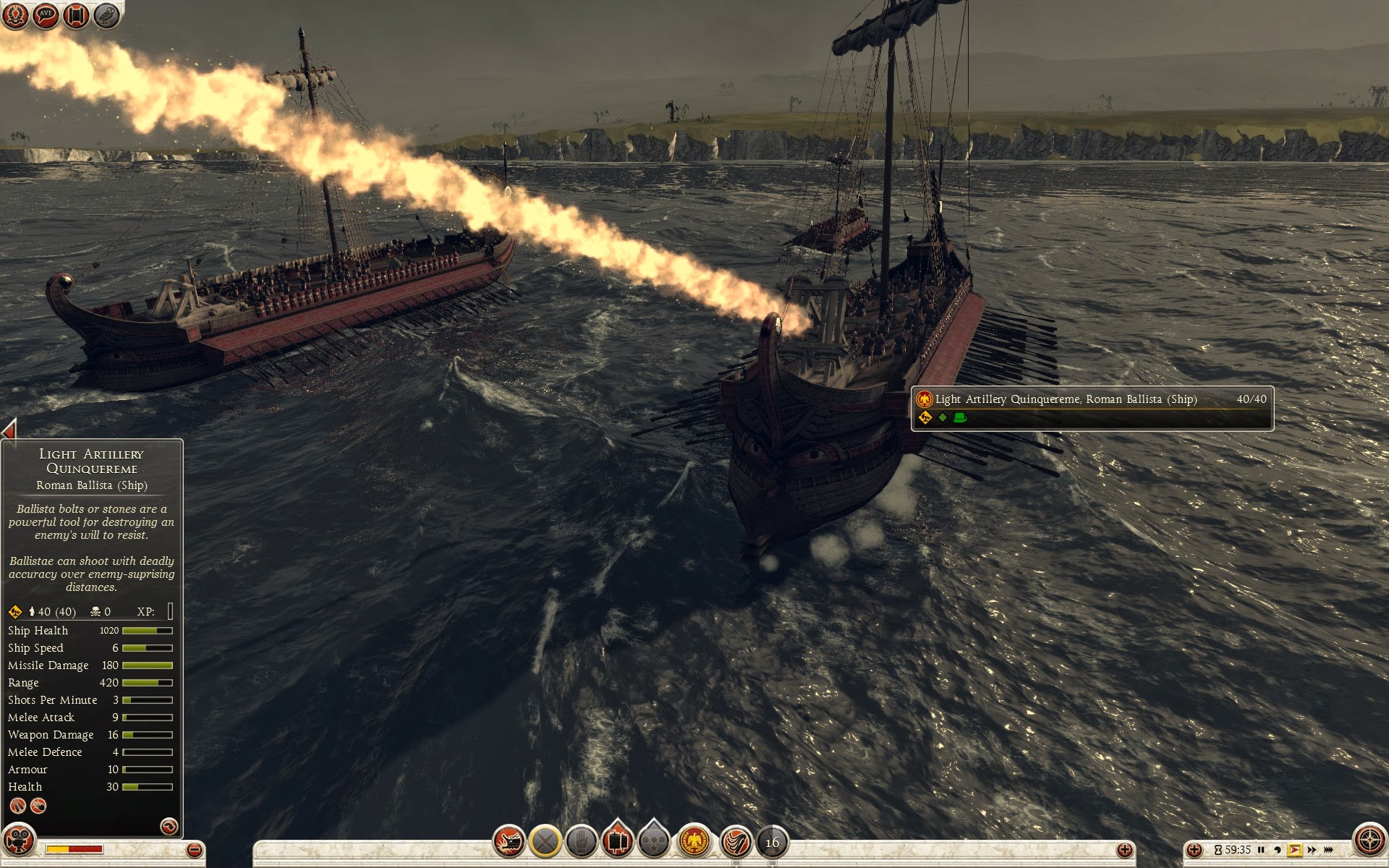The width and height of the screenshot is (1389, 868).
Task: Toggle the crossed swords melee mode
Action: (x=545, y=841)
